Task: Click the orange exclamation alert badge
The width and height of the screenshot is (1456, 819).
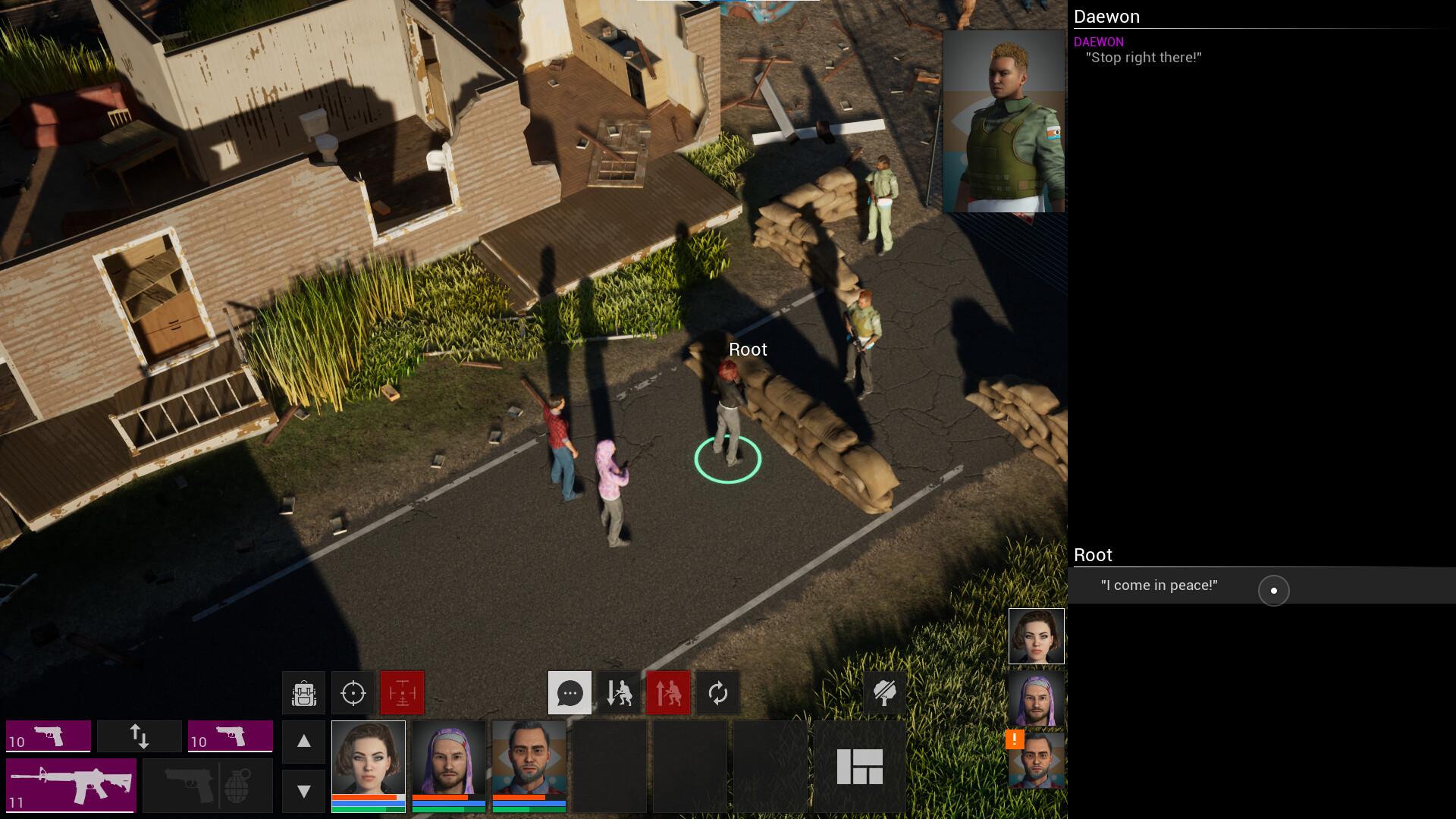Action: pyautogui.click(x=1015, y=739)
